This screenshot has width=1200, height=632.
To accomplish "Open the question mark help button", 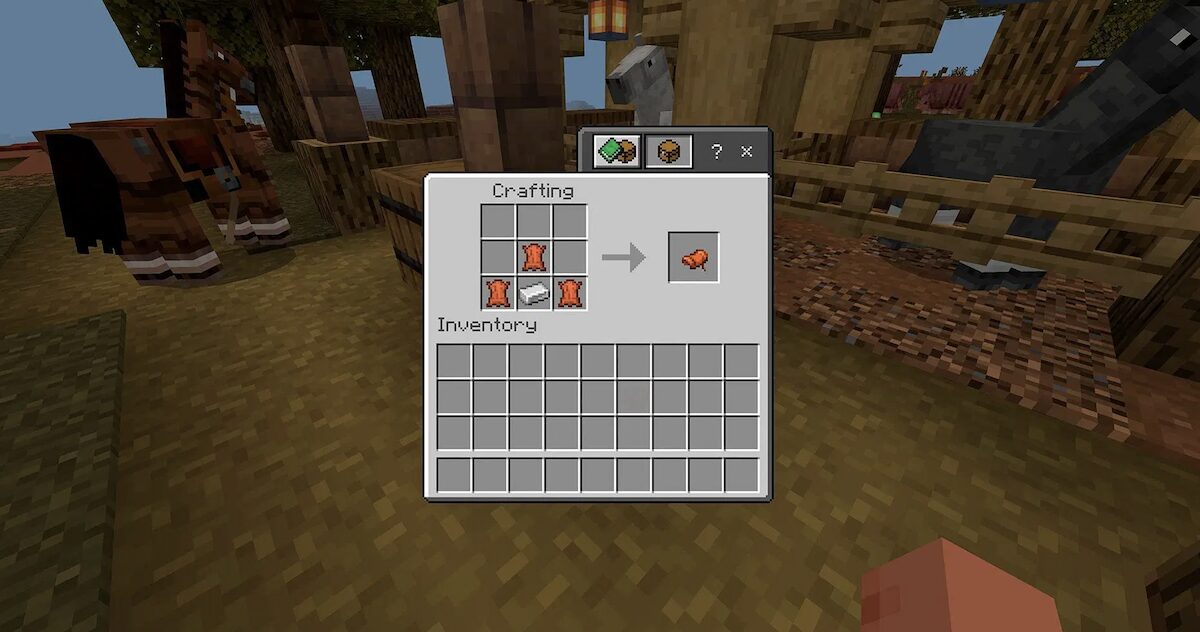I will tap(716, 152).
